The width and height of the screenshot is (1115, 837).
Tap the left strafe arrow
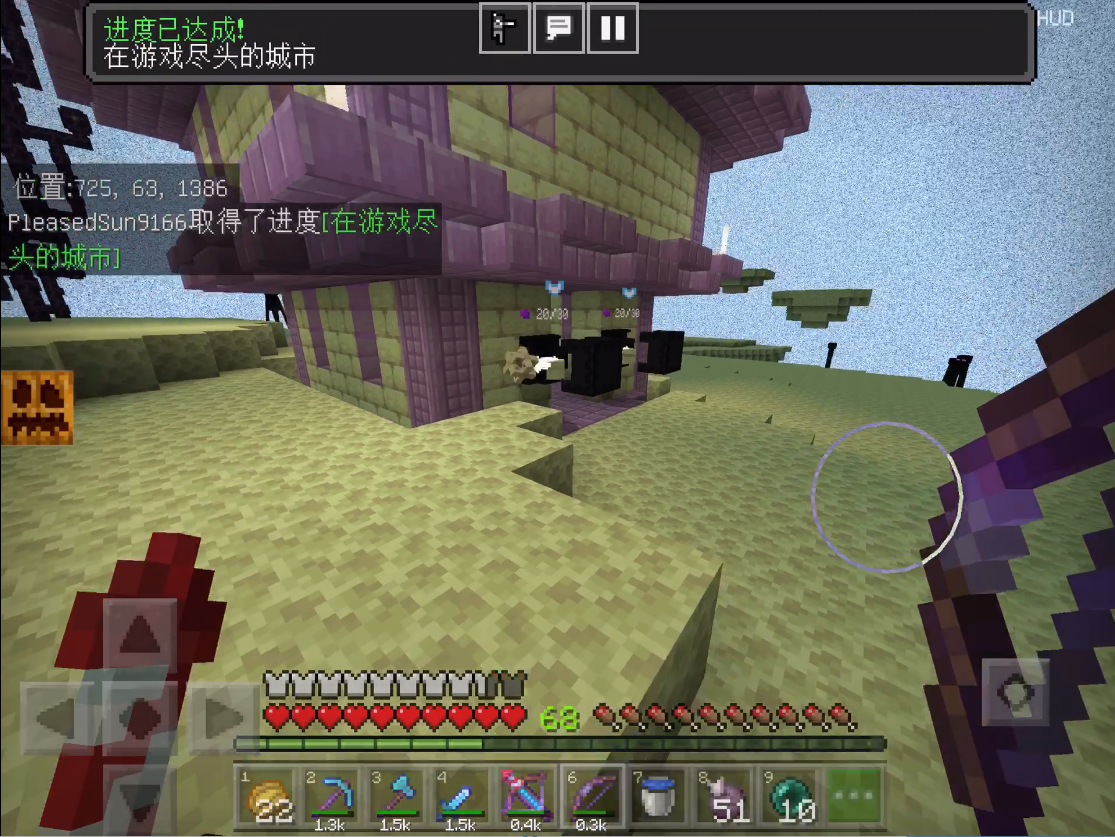[58, 717]
